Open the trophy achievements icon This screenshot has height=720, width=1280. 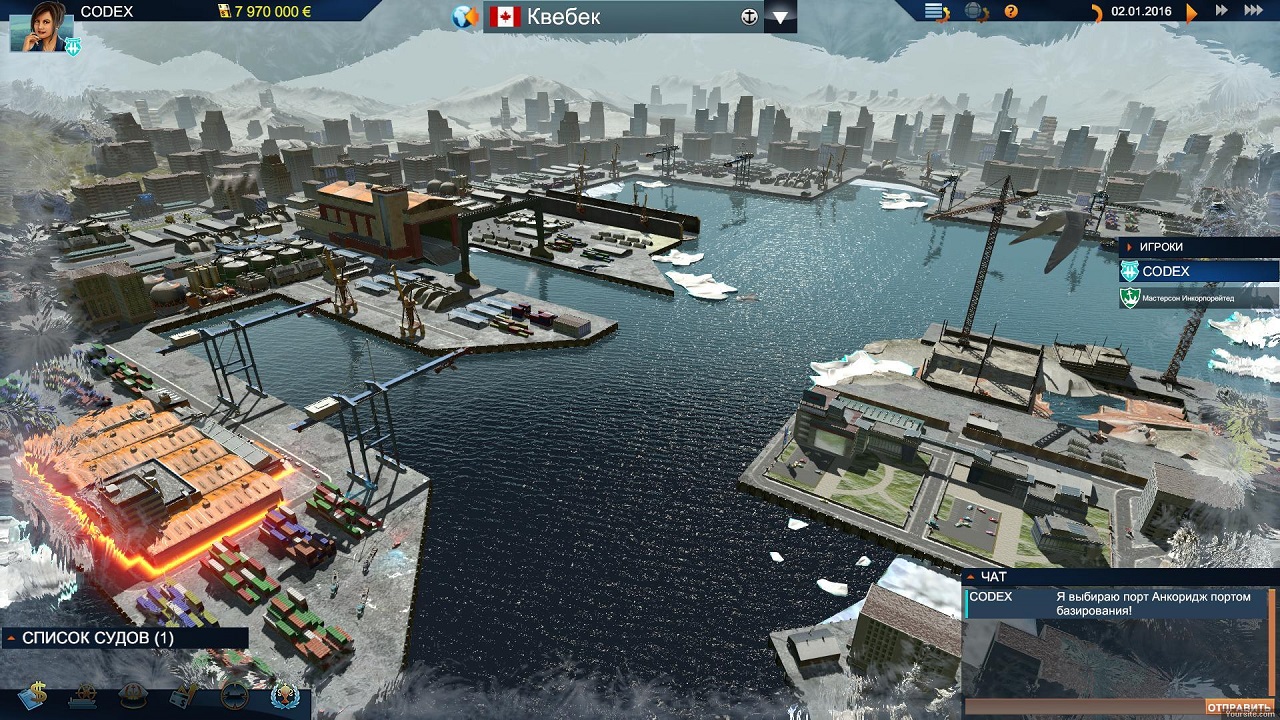[285, 695]
